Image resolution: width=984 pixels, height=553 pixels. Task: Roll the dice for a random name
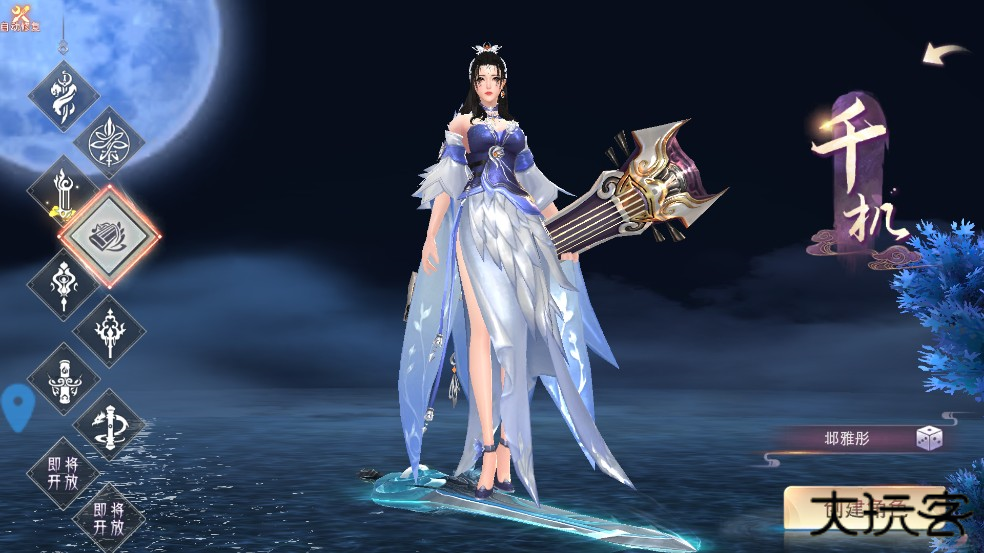tap(929, 438)
